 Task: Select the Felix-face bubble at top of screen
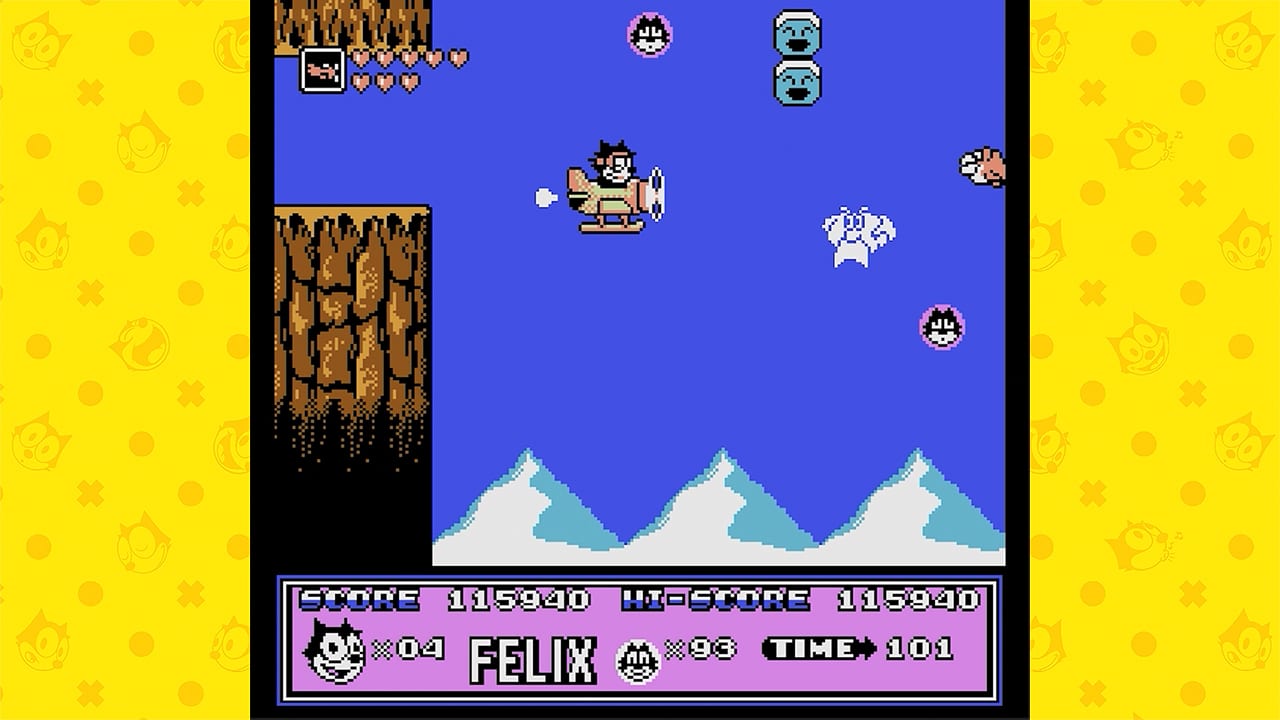pos(648,33)
